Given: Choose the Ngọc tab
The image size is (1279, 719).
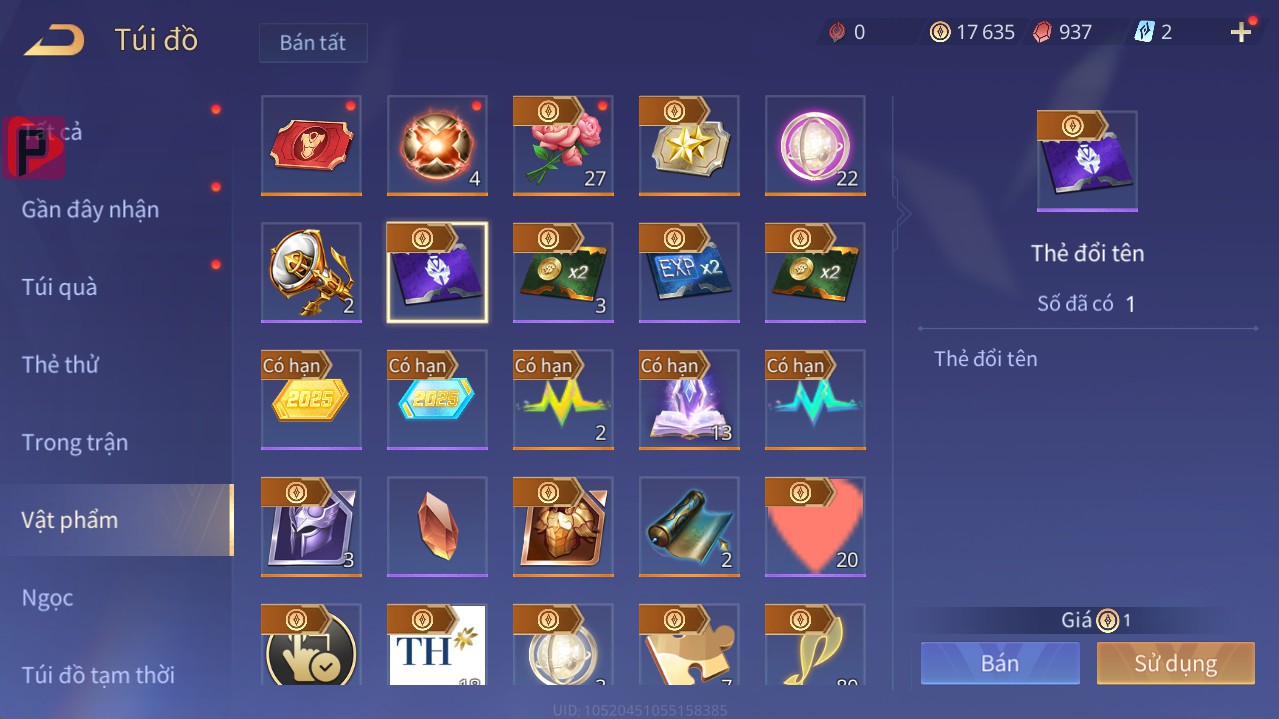Looking at the screenshot, I should point(48,598).
